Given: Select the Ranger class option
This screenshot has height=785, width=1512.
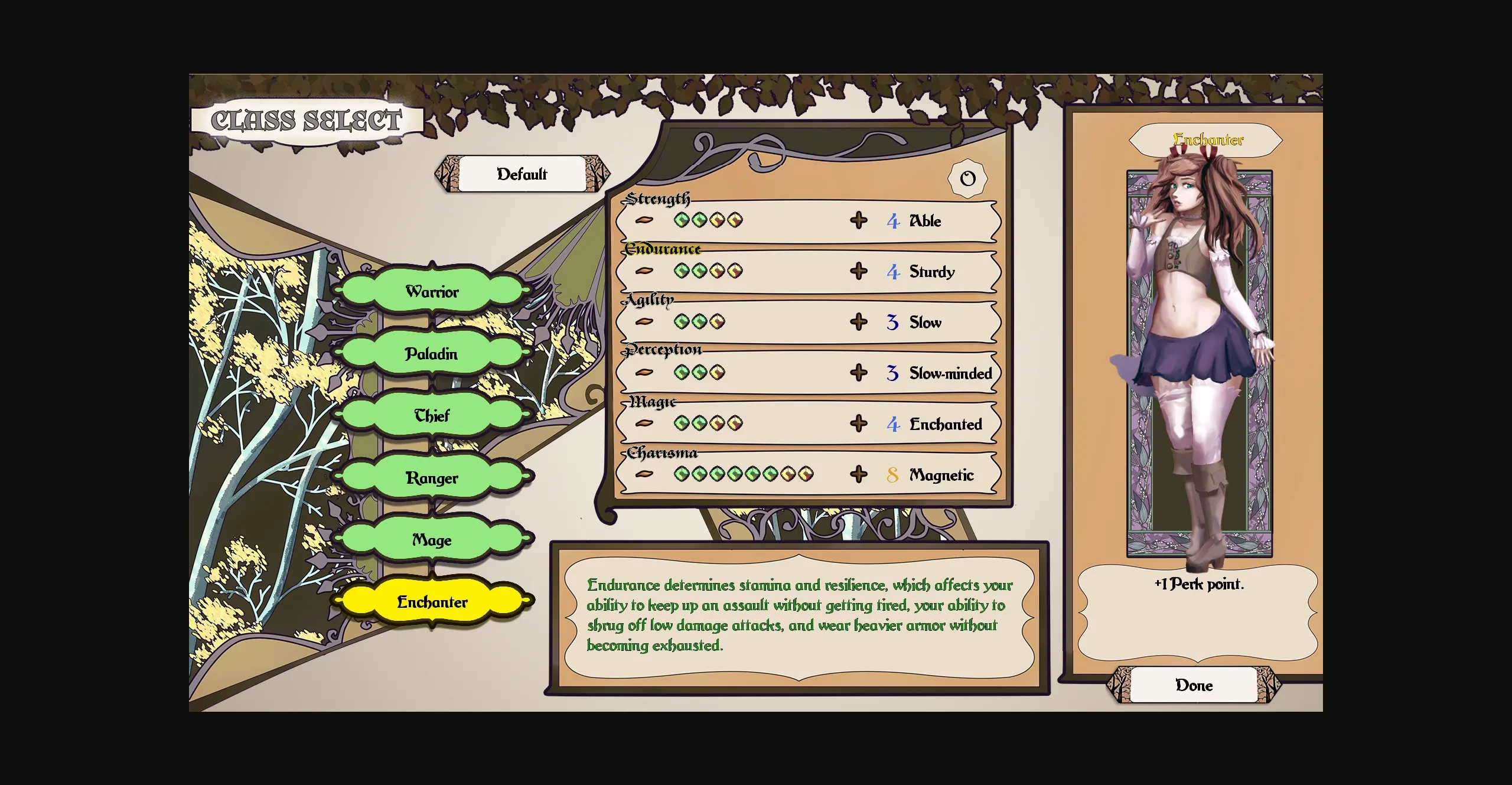Looking at the screenshot, I should (432, 477).
